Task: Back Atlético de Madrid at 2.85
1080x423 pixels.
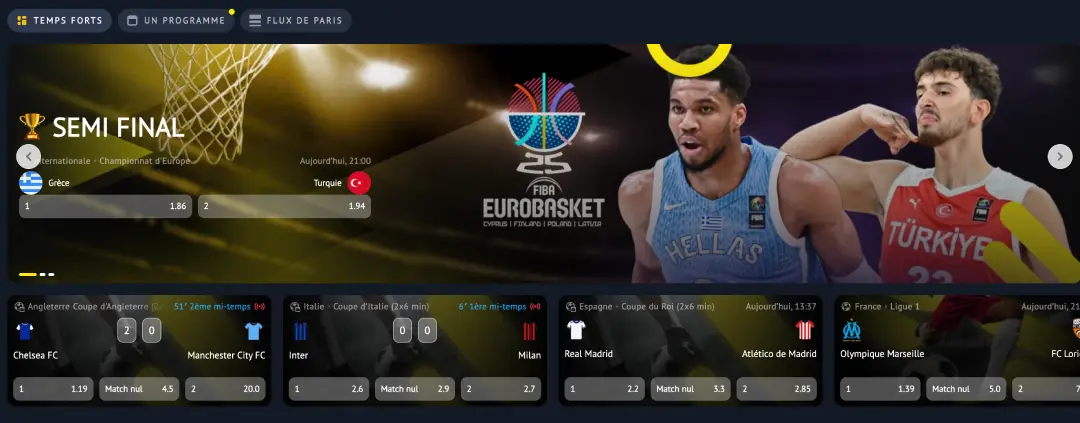Action: 777,389
